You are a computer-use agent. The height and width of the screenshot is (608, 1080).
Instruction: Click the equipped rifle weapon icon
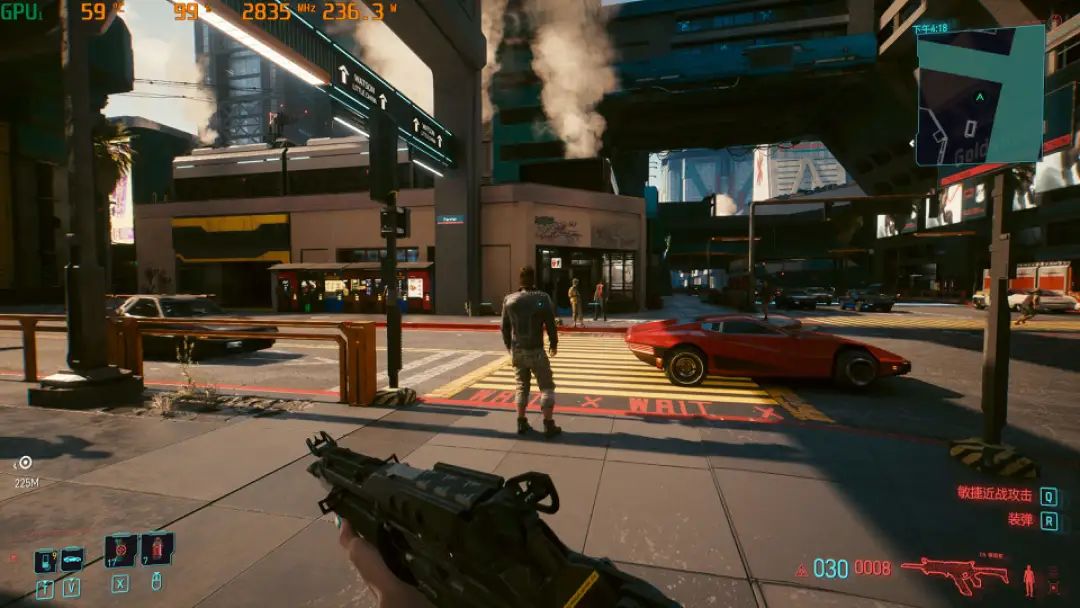[955, 572]
